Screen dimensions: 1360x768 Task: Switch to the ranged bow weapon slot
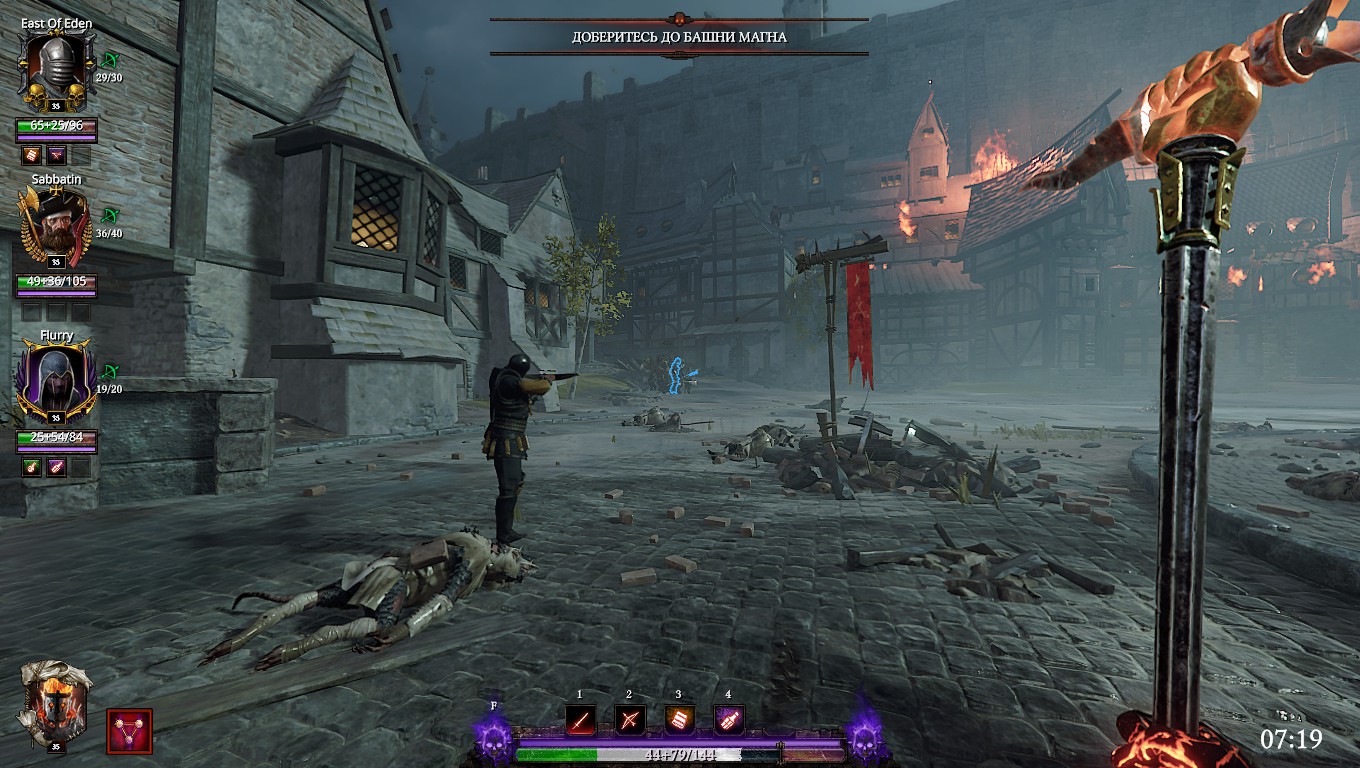point(629,719)
